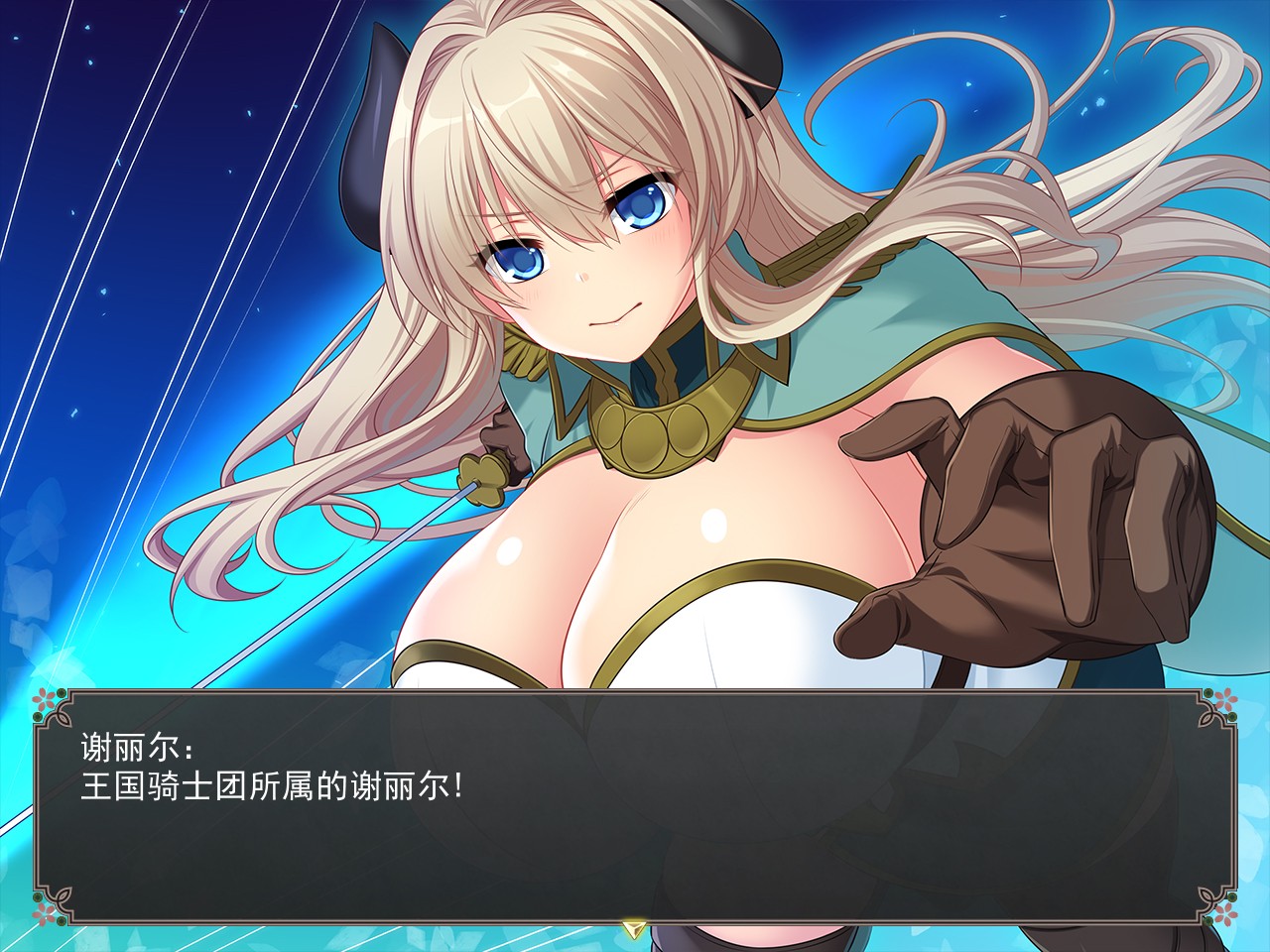Click the yellow continue arrow indicator

coord(634,928)
